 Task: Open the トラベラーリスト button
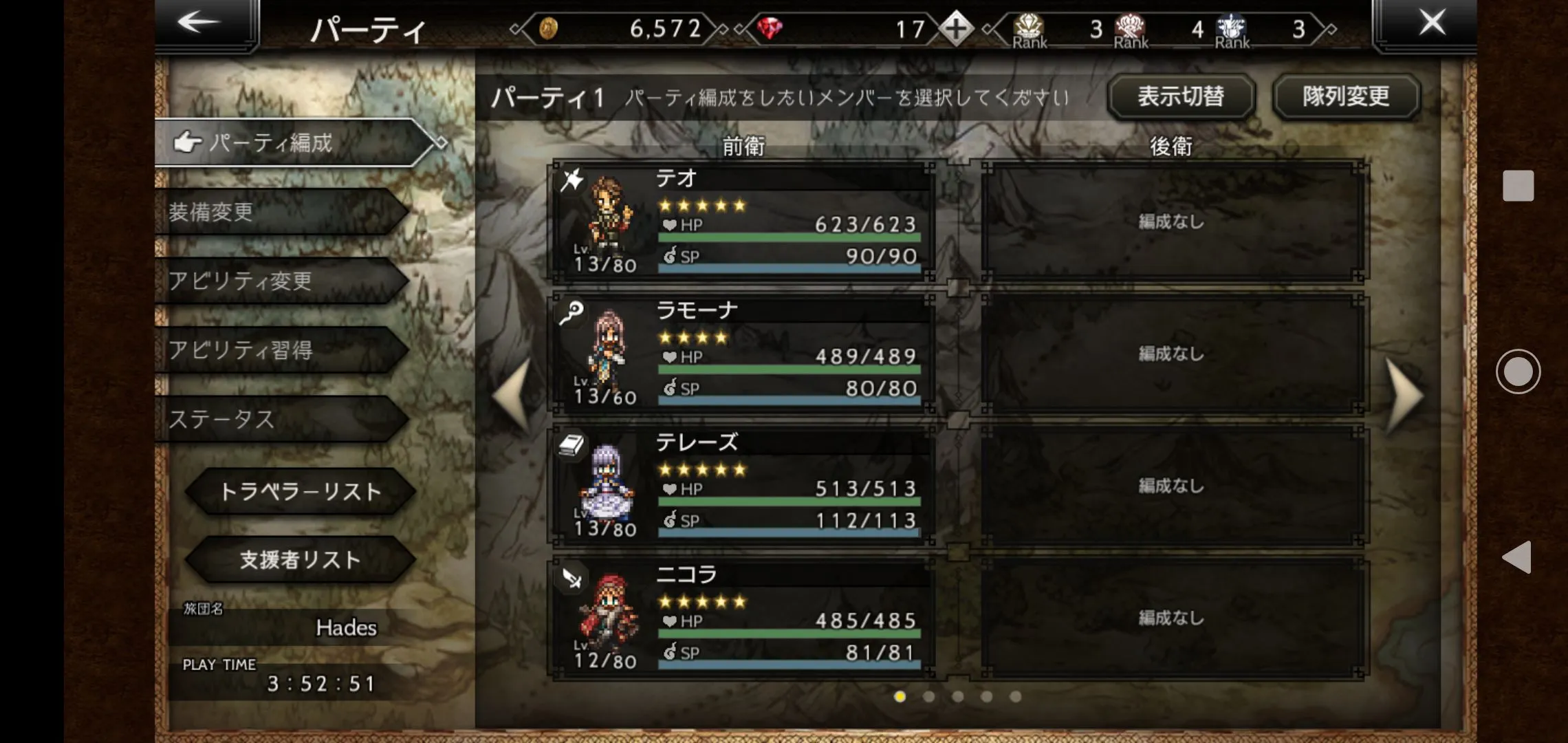(300, 491)
